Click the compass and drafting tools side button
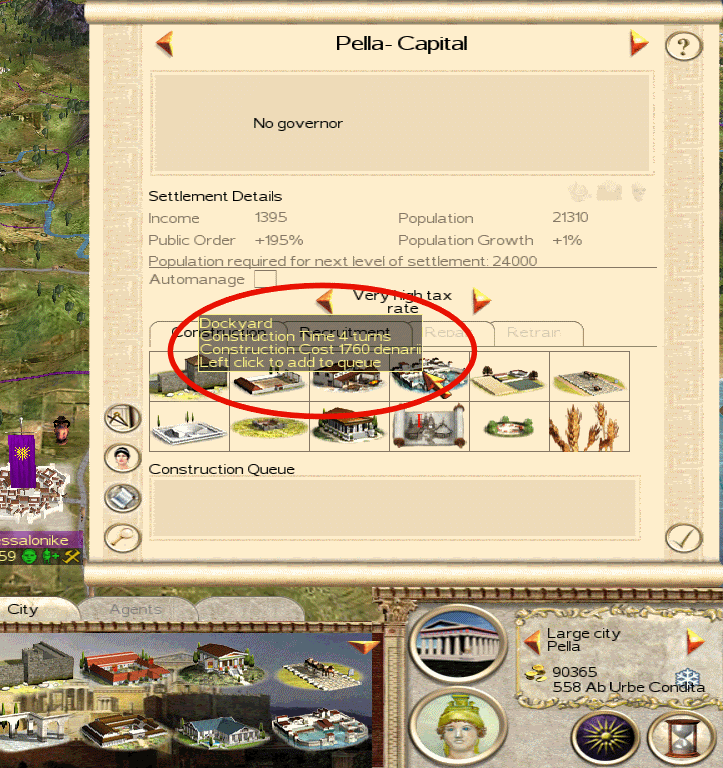 click(122, 419)
